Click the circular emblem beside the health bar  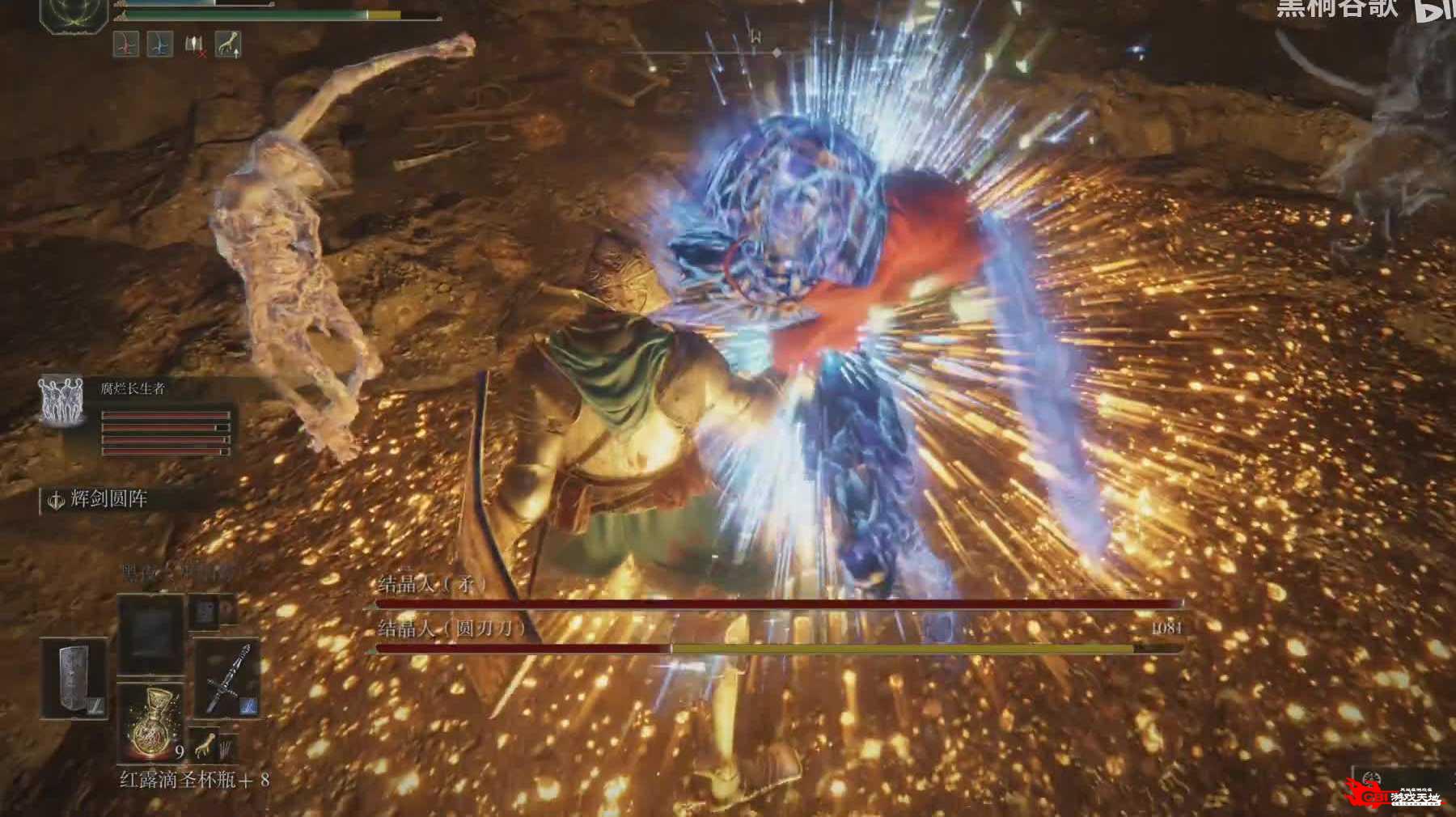tap(74, 13)
